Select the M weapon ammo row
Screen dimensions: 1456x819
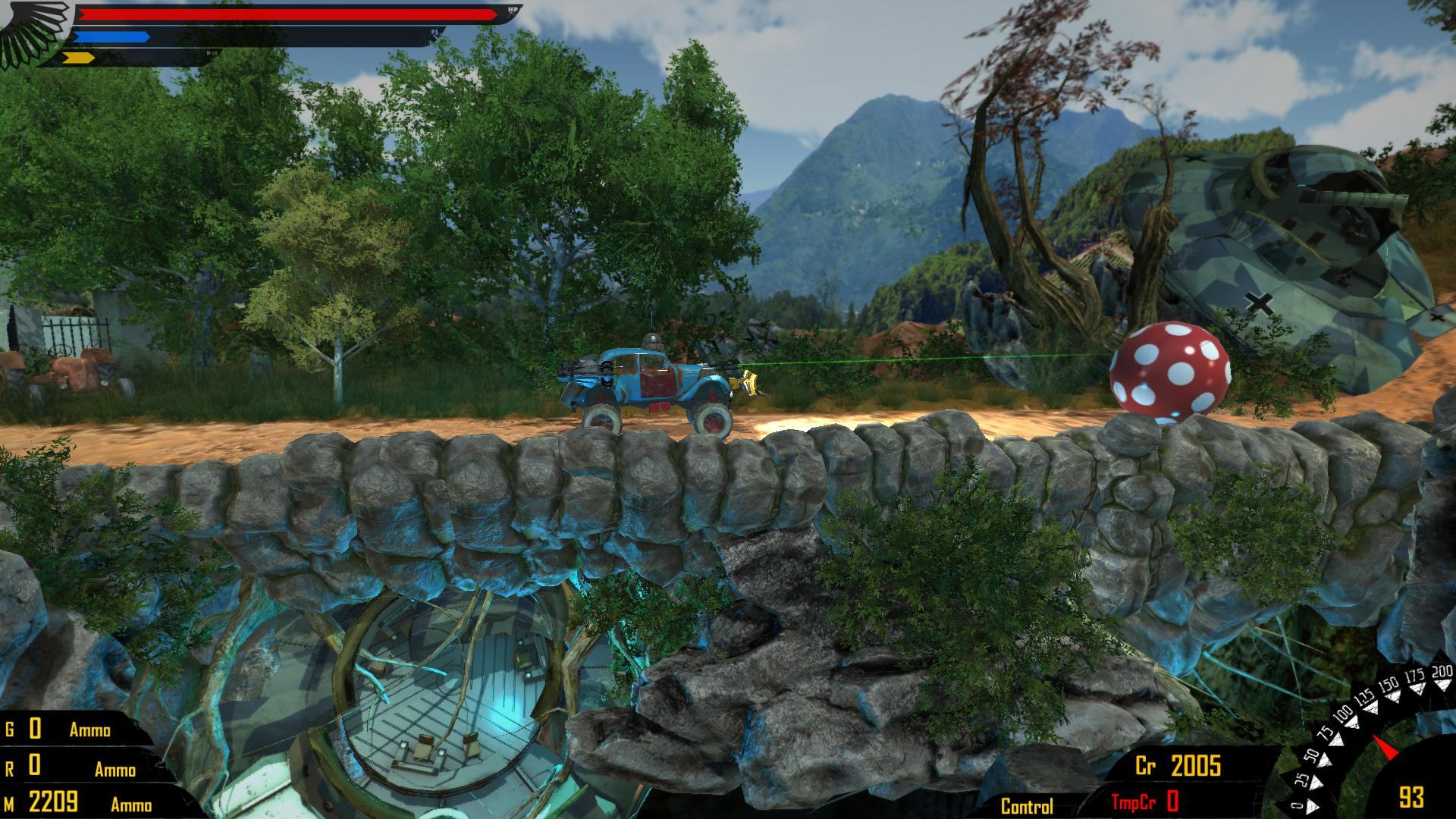[78, 802]
